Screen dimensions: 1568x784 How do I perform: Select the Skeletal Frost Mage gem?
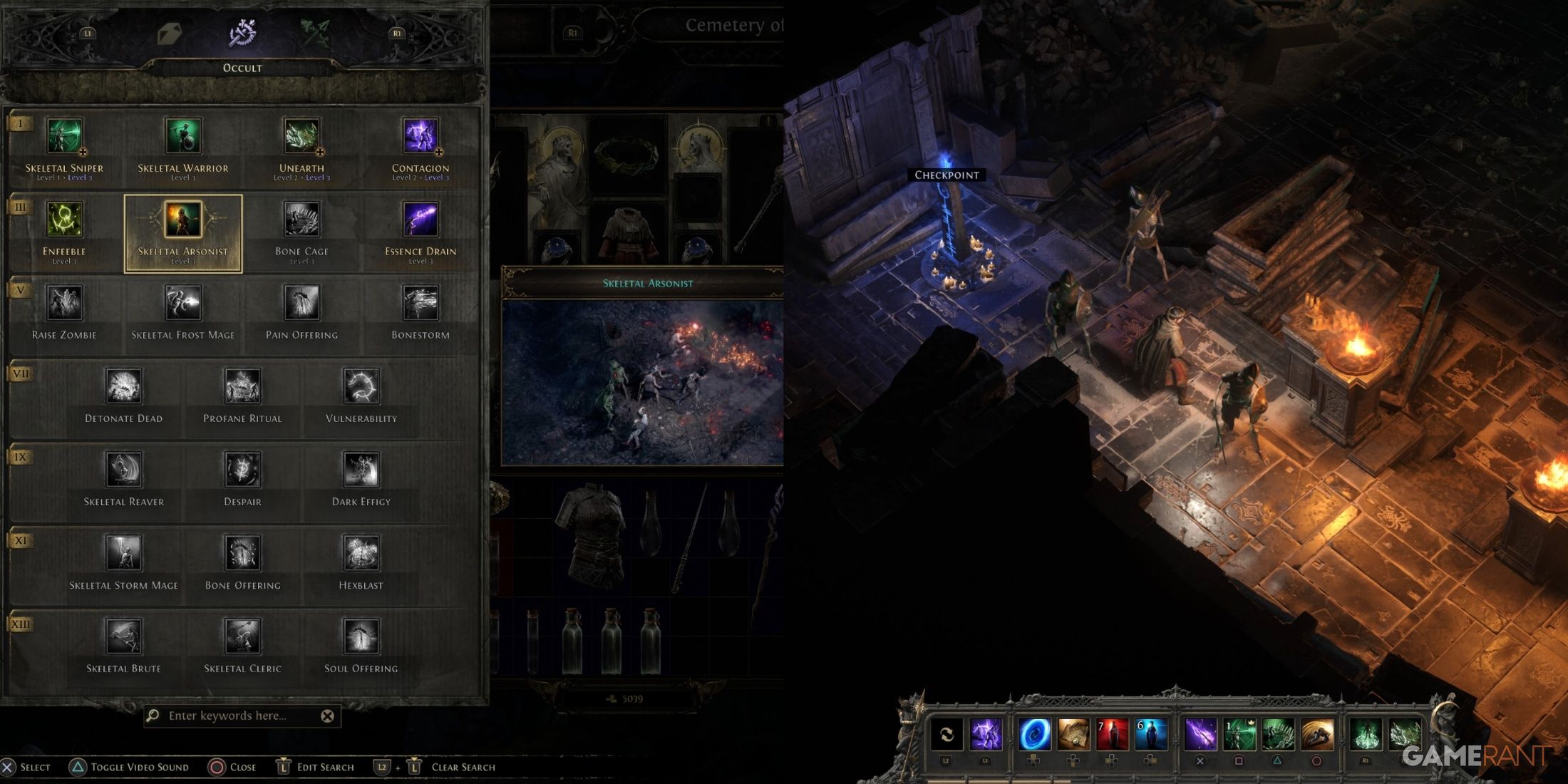pos(184,302)
